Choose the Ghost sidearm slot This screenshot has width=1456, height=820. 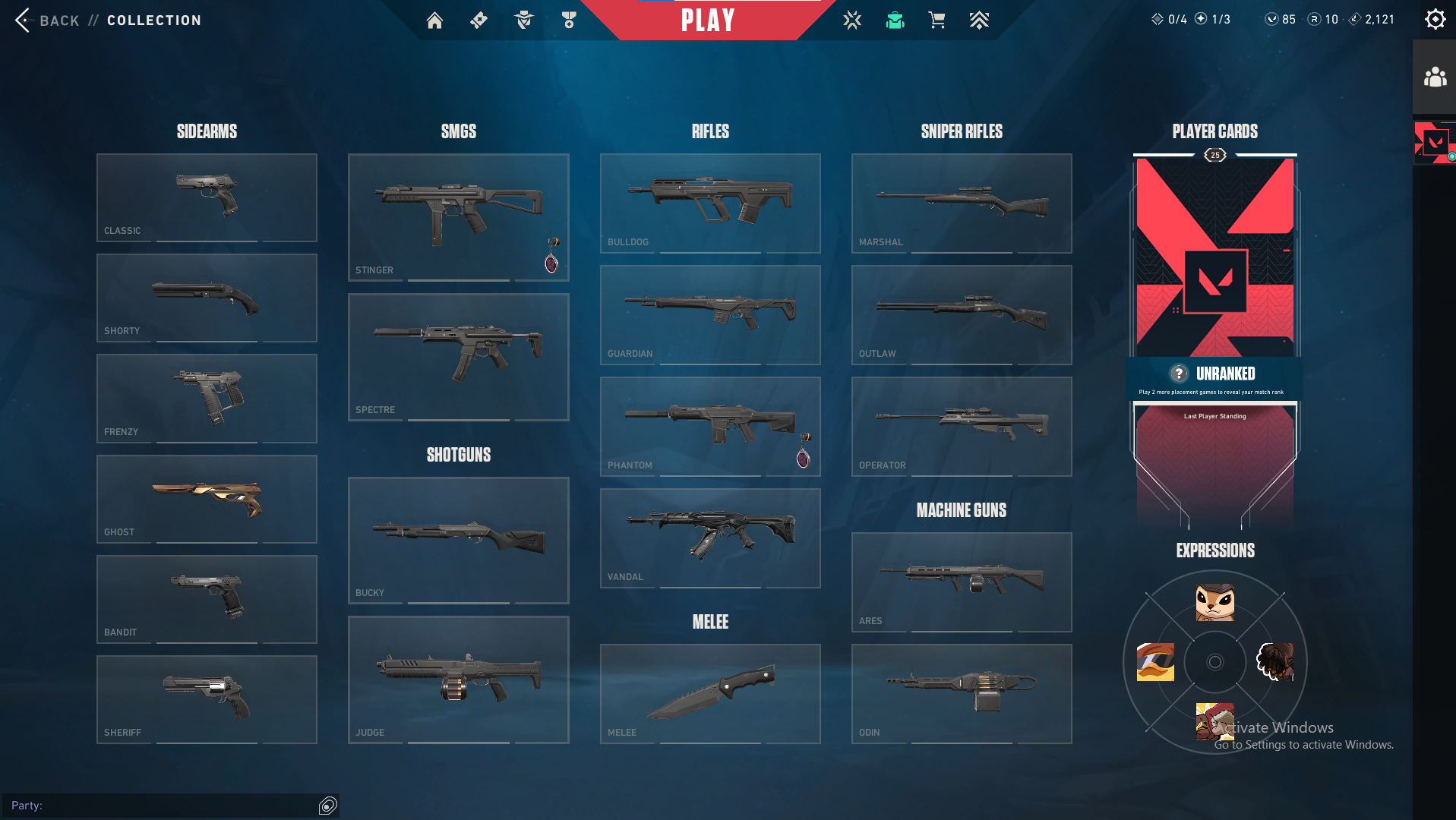tap(207, 499)
